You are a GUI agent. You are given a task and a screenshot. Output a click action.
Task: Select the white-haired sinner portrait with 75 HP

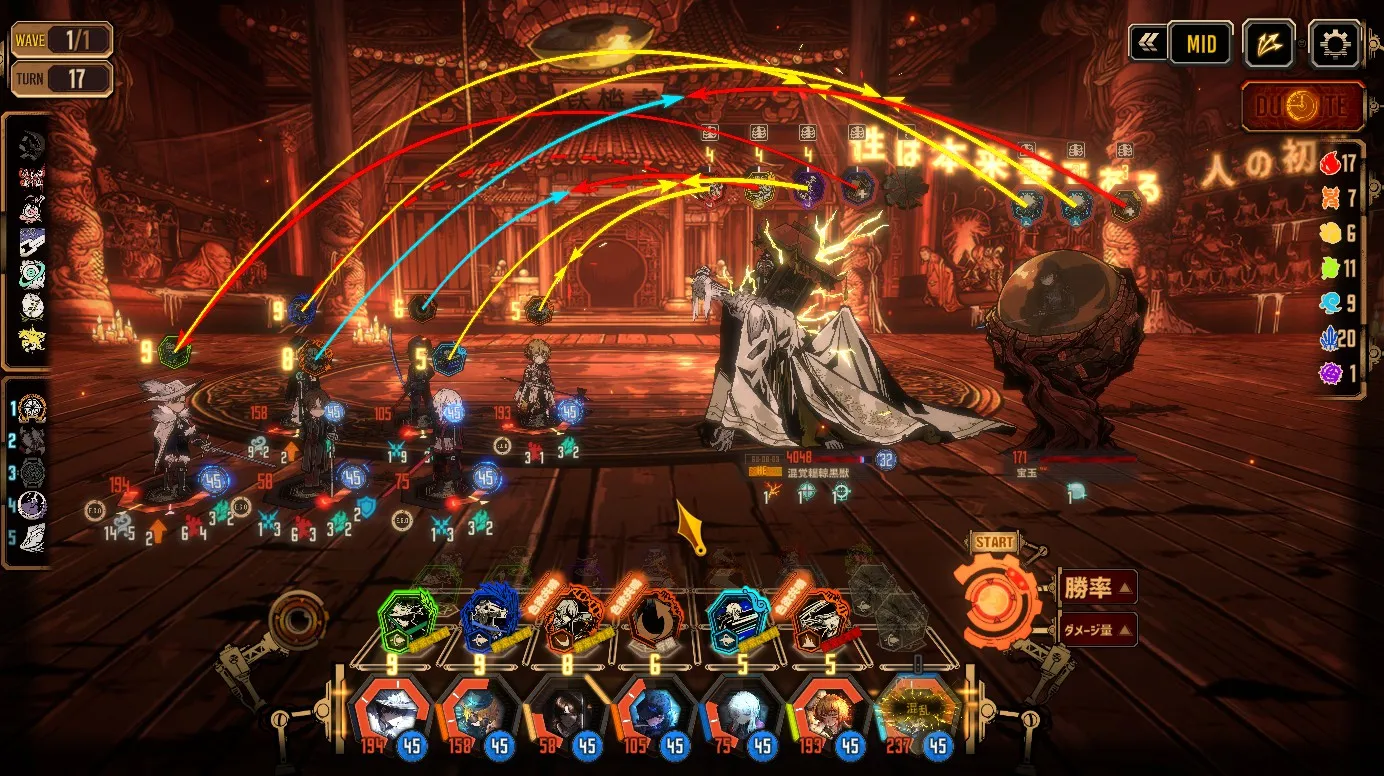click(741, 714)
